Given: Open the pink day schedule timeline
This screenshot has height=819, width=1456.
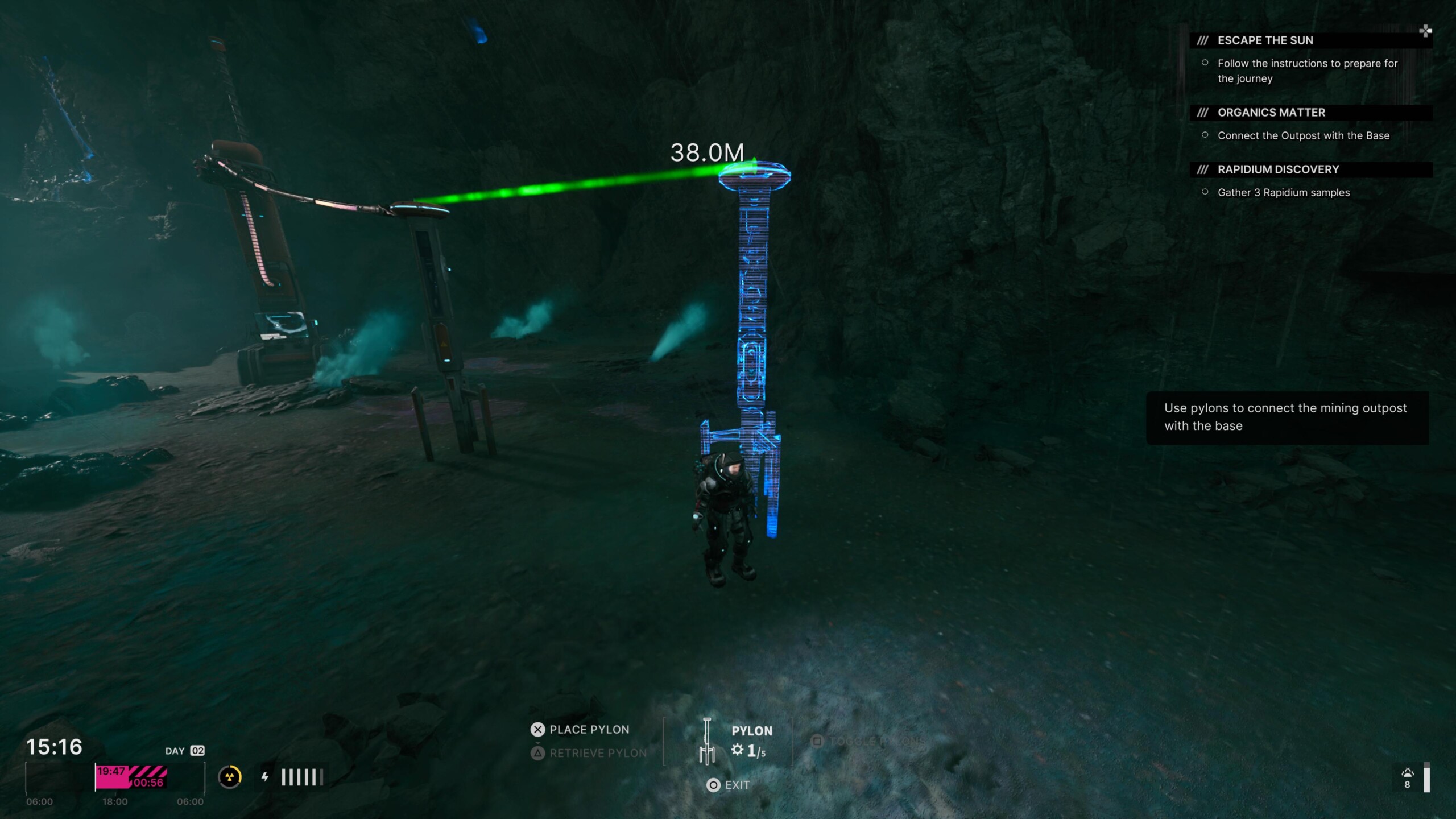Looking at the screenshot, I should [131, 777].
